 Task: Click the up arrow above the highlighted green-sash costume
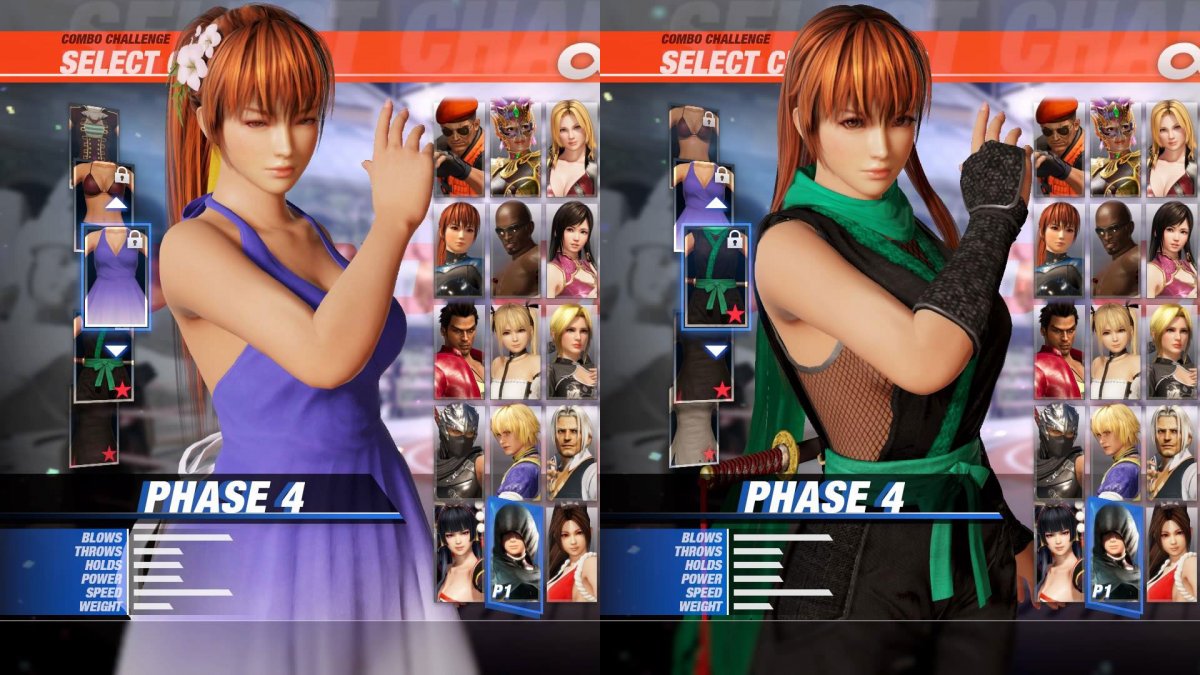coord(716,203)
